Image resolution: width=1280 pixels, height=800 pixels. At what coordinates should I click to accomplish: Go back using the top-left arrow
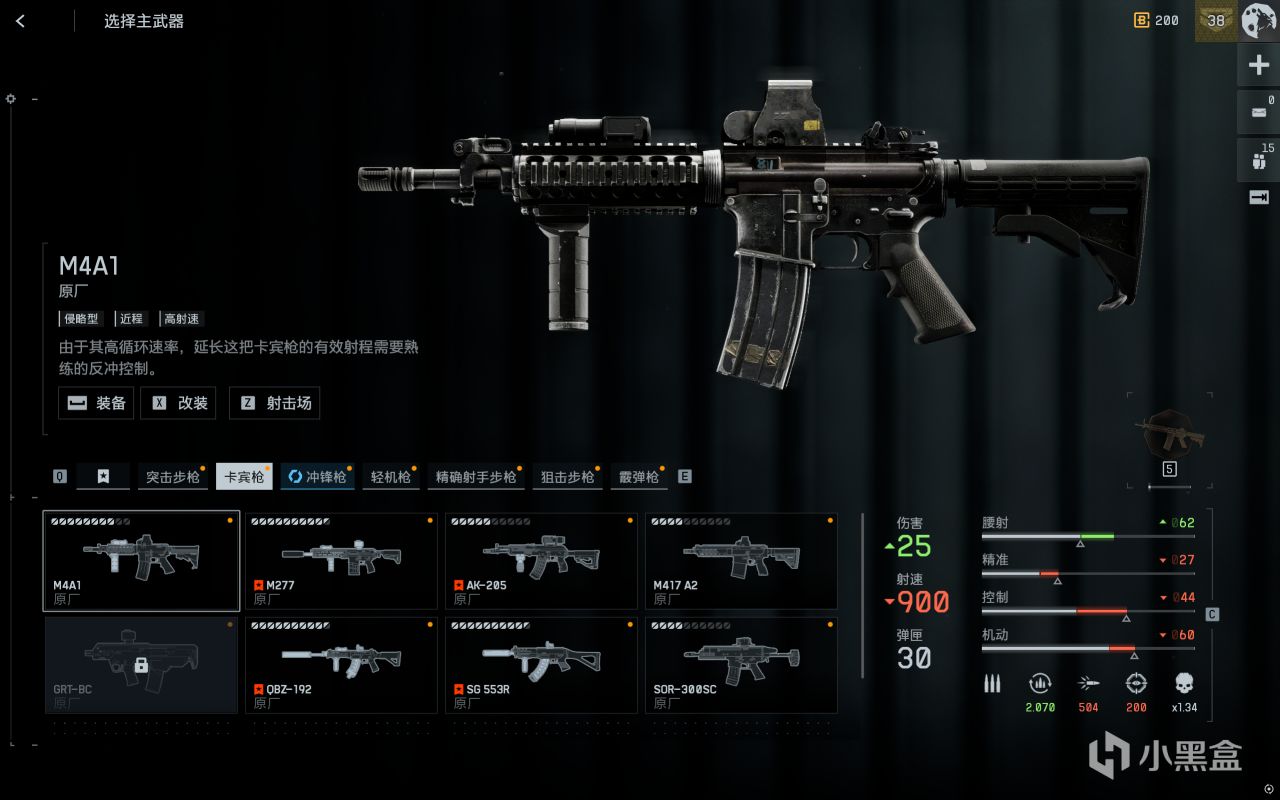(x=20, y=21)
